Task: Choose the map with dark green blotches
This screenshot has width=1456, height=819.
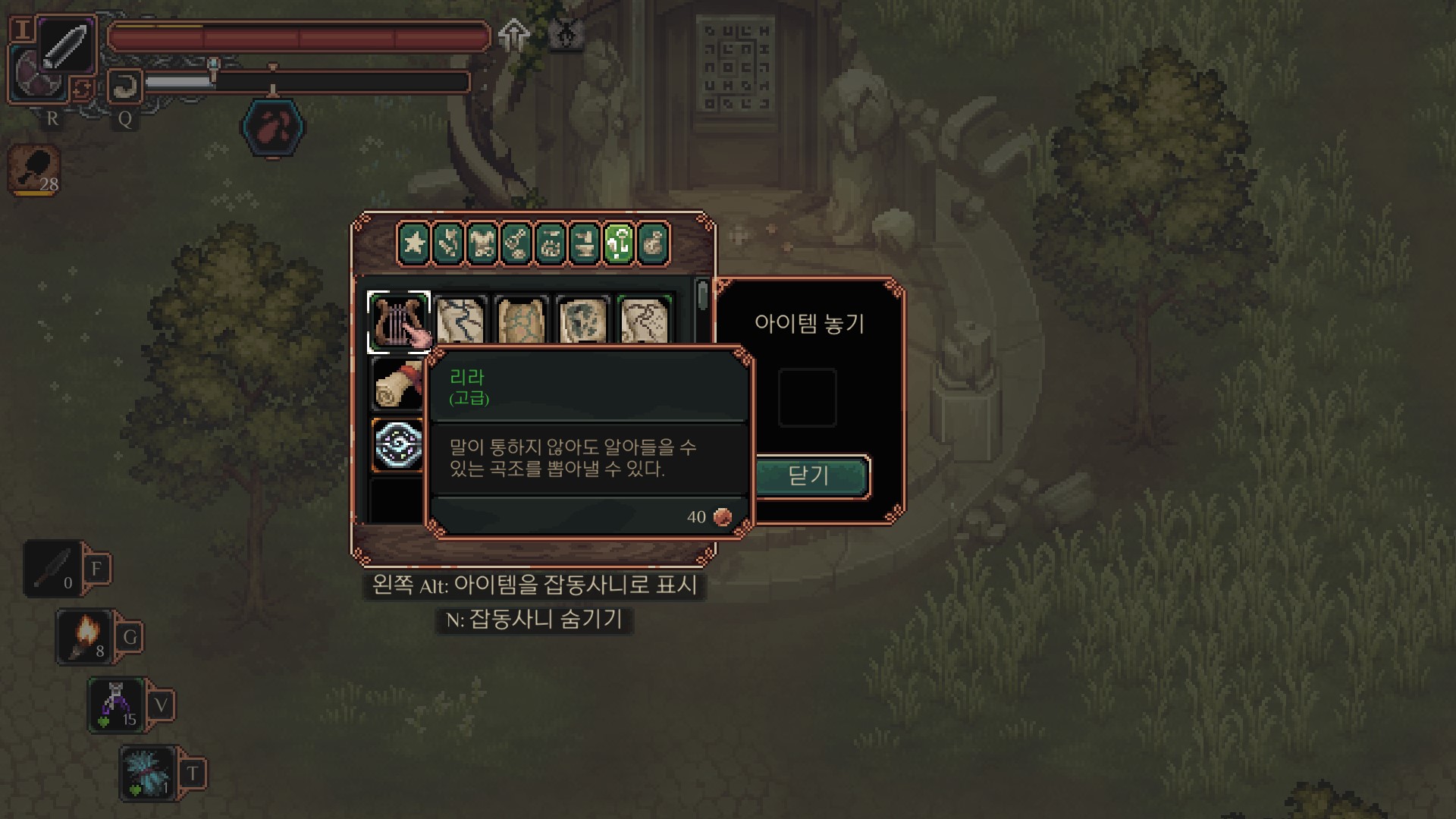Action: tap(582, 322)
